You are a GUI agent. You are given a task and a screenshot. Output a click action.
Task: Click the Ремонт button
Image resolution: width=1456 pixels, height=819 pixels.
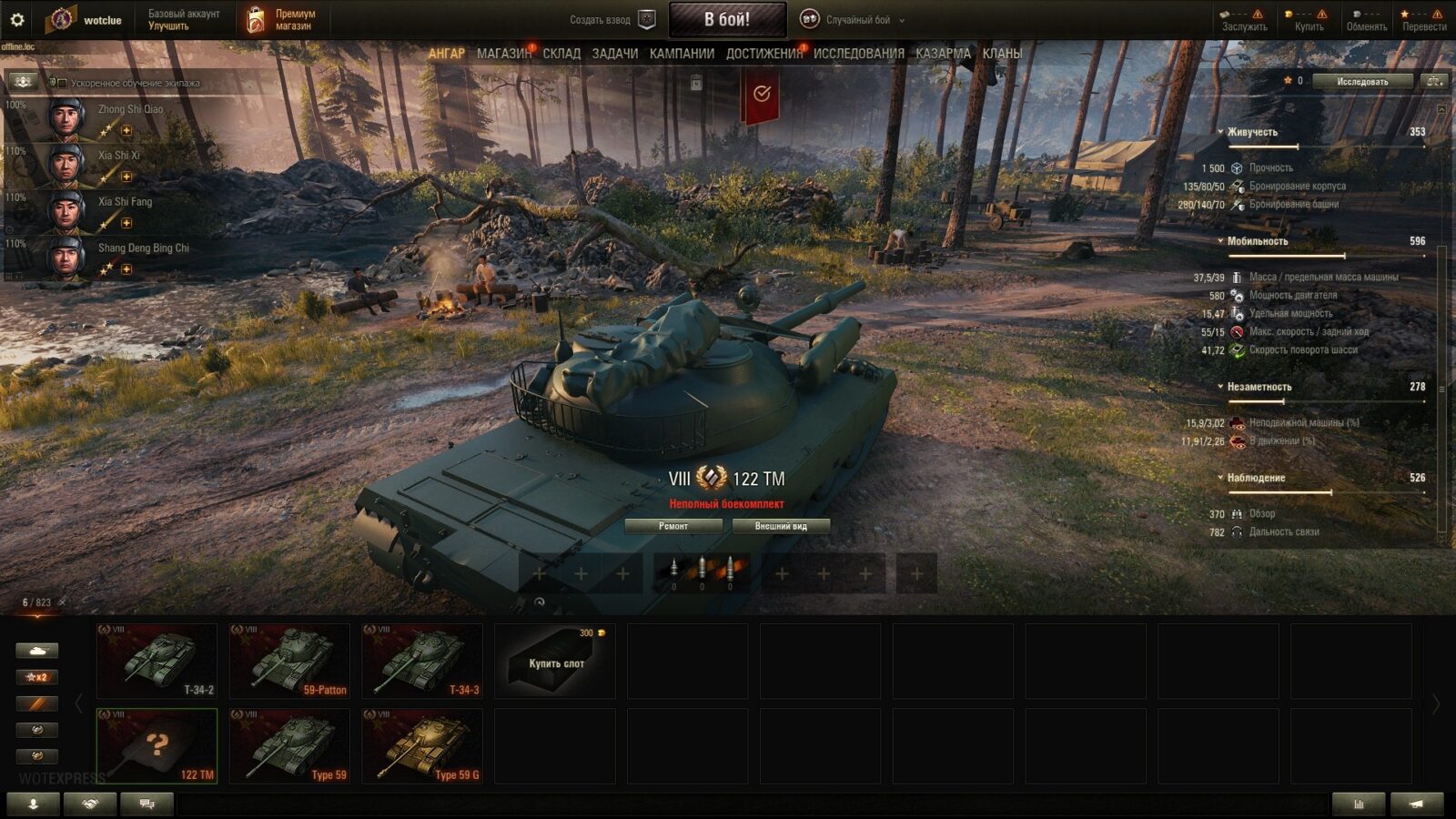tap(673, 526)
